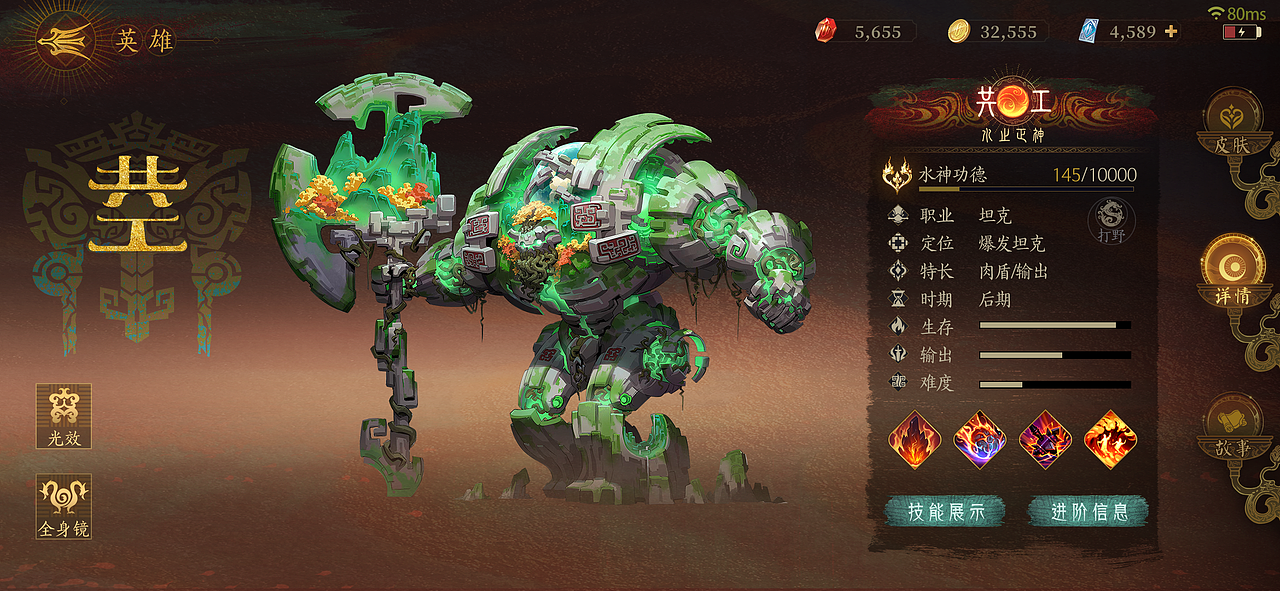This screenshot has height=591, width=1280.
Task: Select the fourth golden fire skill icon
Action: [x=1110, y=439]
